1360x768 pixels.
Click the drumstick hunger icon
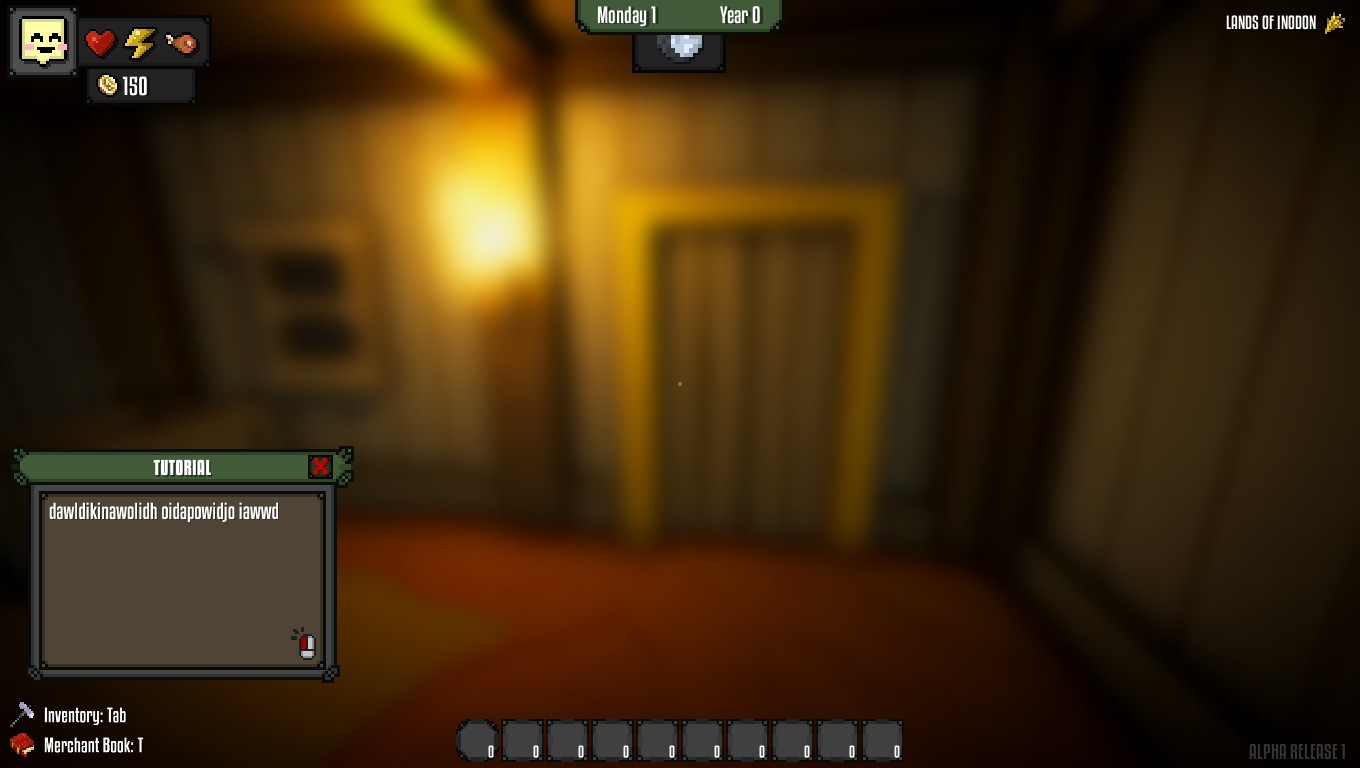pyautogui.click(x=181, y=41)
